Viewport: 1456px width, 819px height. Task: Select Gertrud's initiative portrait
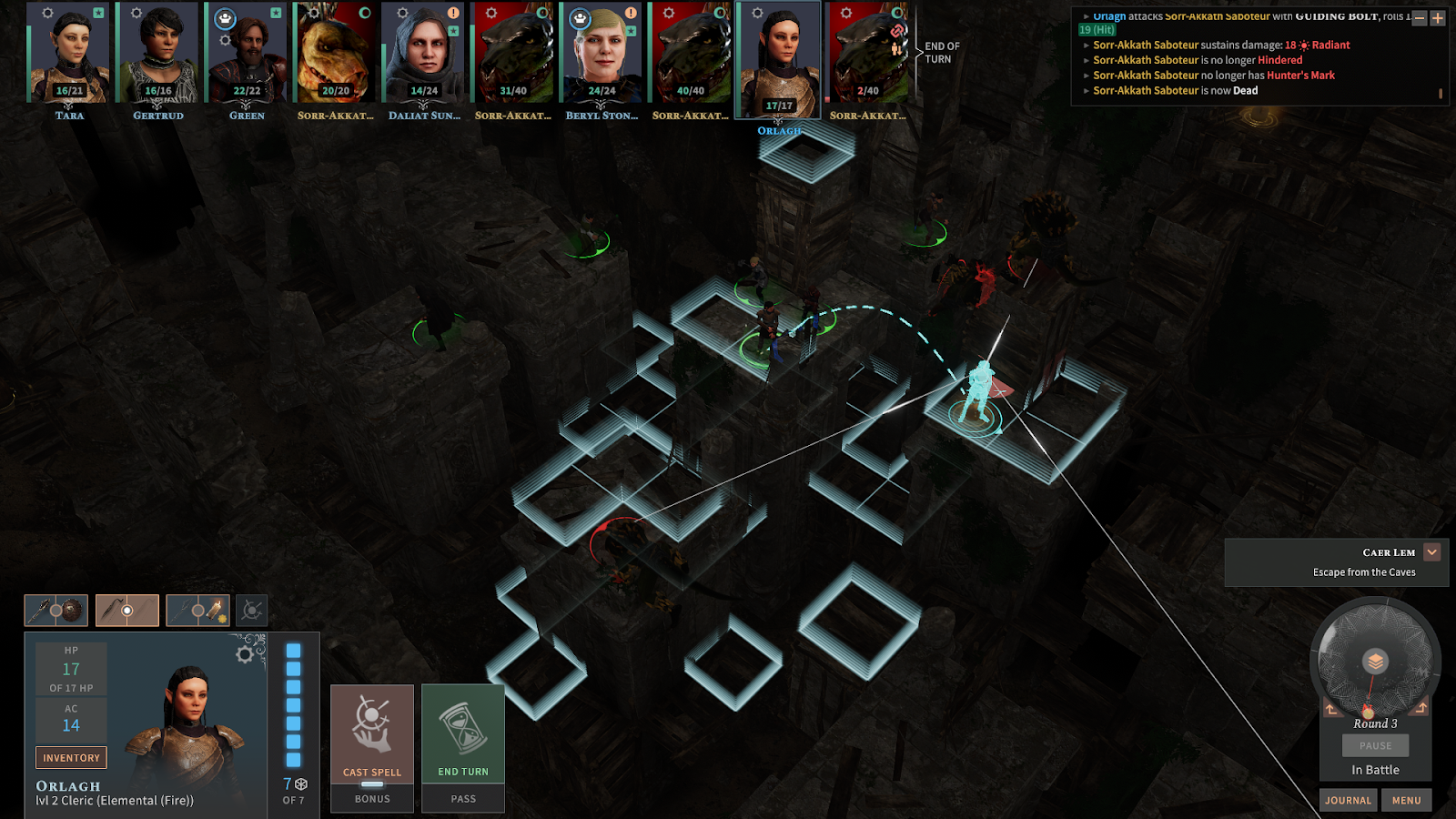157,53
